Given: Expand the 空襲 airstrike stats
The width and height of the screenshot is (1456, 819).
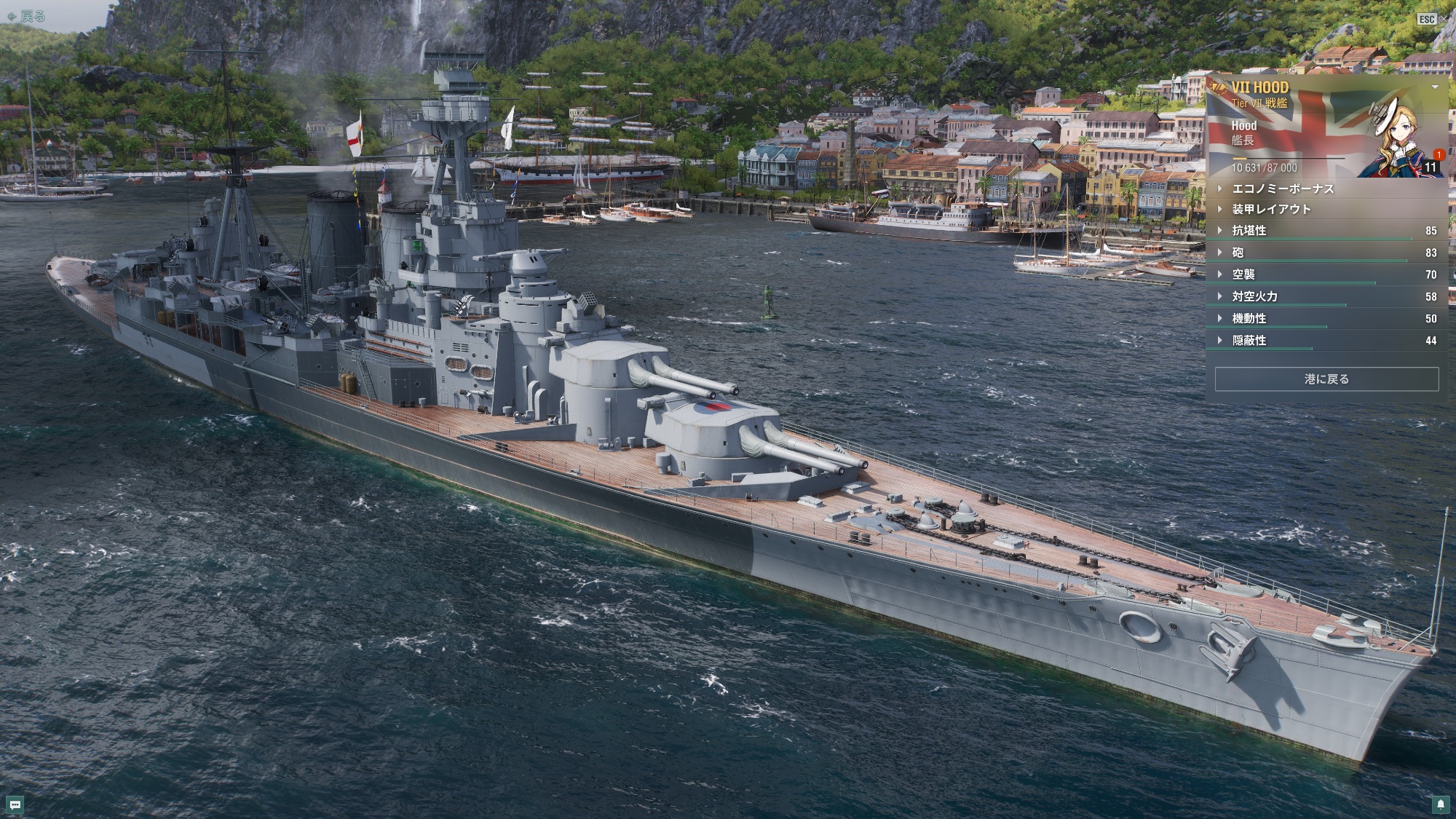Looking at the screenshot, I should 1243,274.
